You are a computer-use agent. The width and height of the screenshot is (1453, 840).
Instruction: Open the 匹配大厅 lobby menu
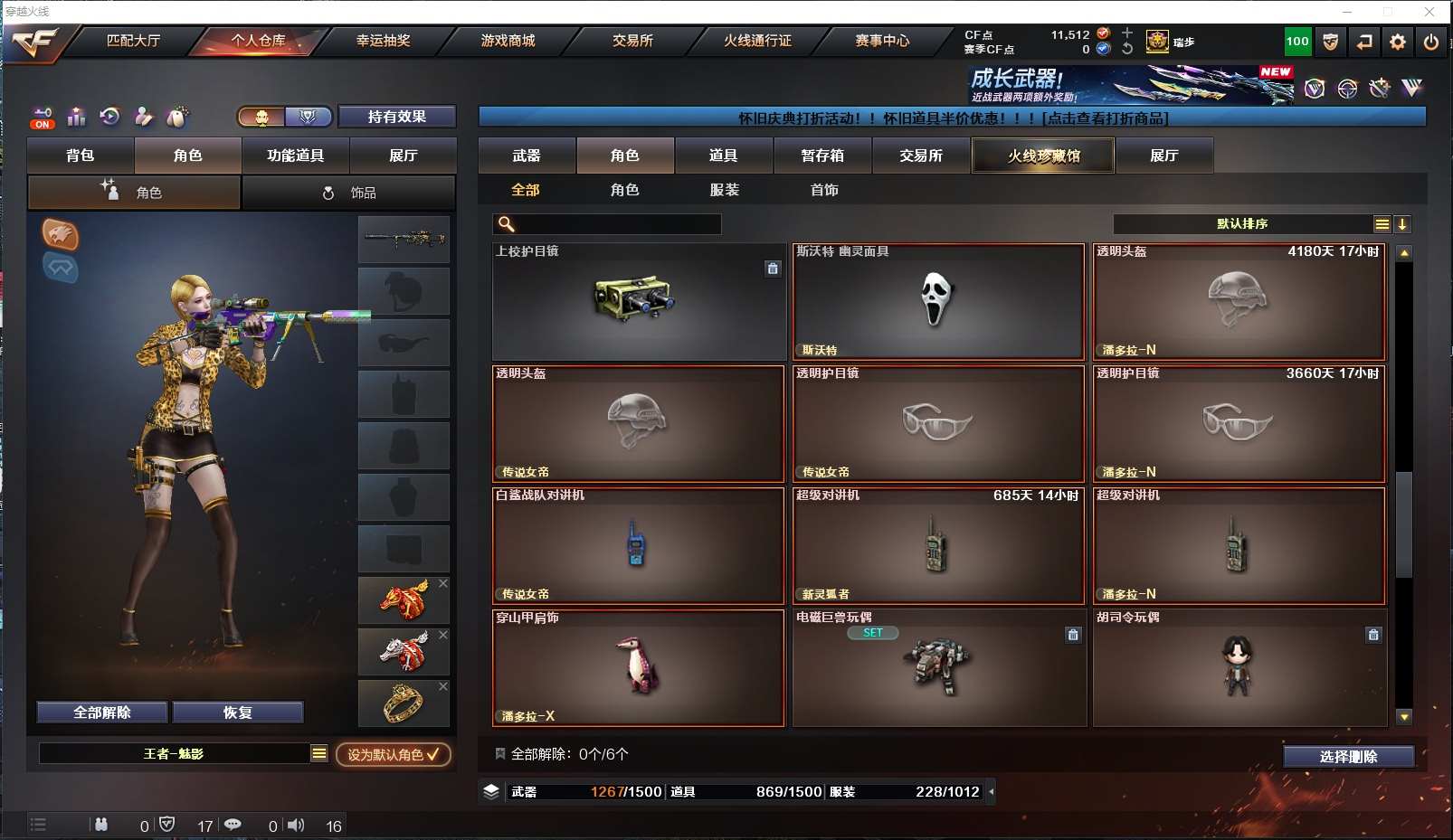(x=133, y=41)
